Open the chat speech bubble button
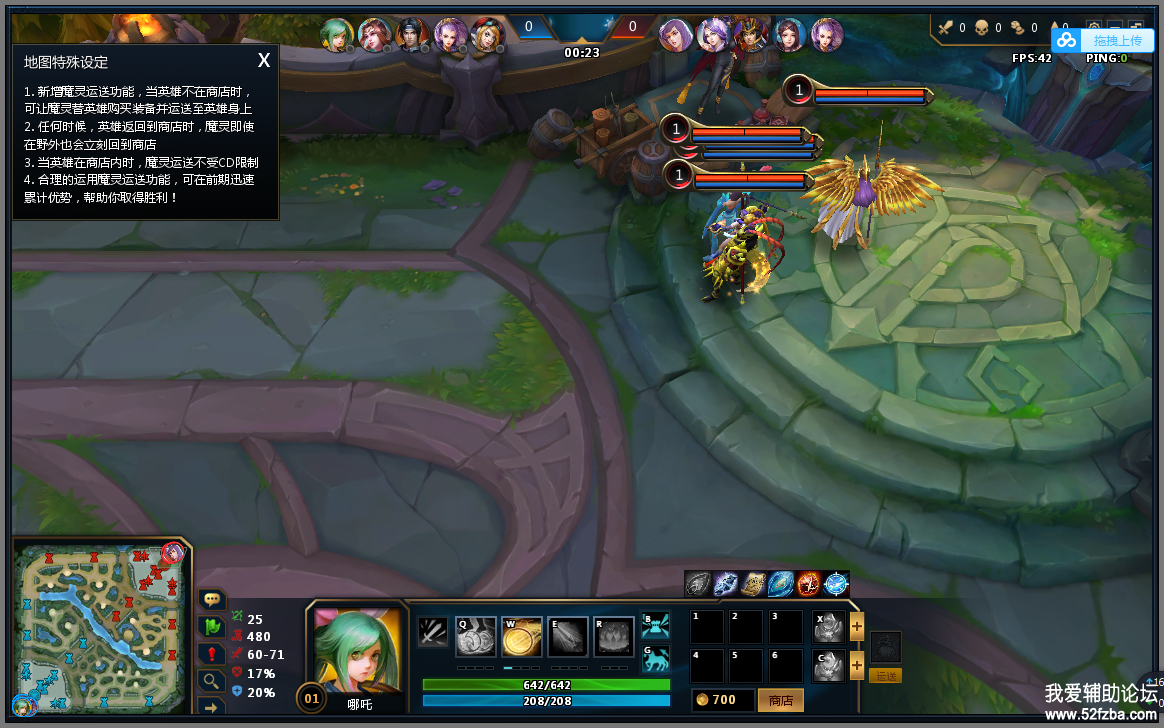 point(212,600)
